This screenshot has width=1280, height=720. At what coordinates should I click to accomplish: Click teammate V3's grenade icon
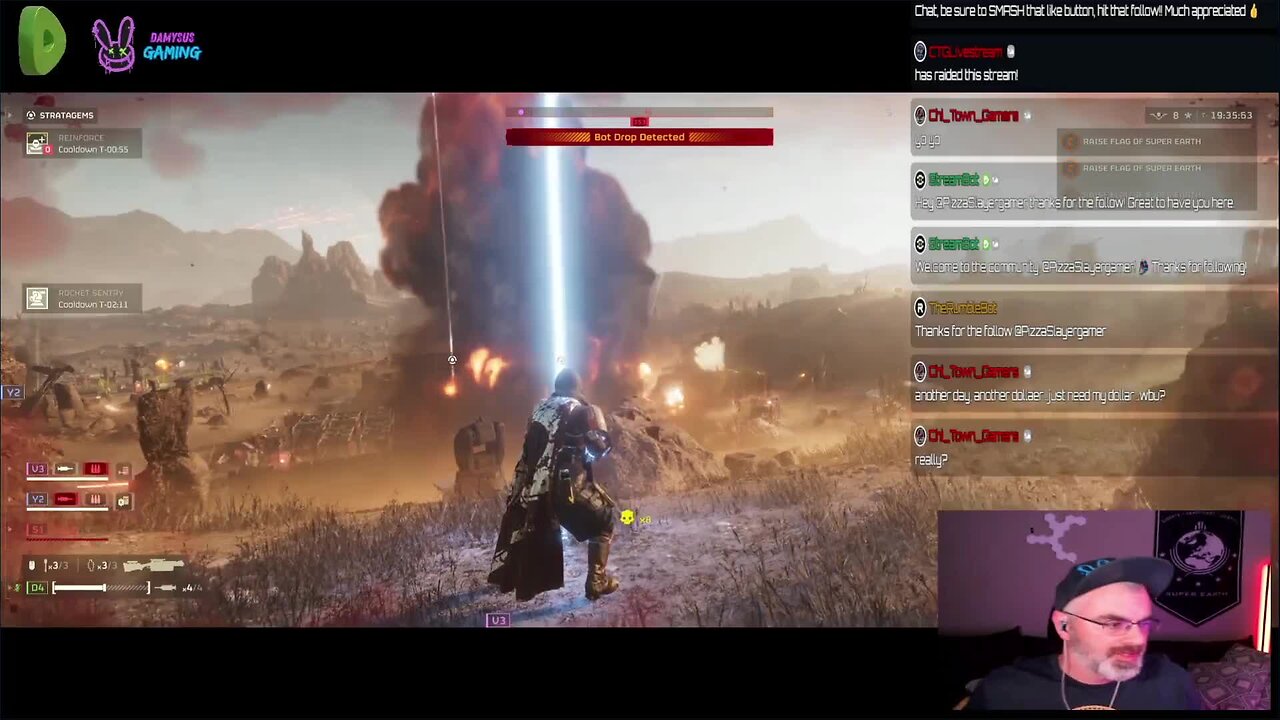[94, 469]
